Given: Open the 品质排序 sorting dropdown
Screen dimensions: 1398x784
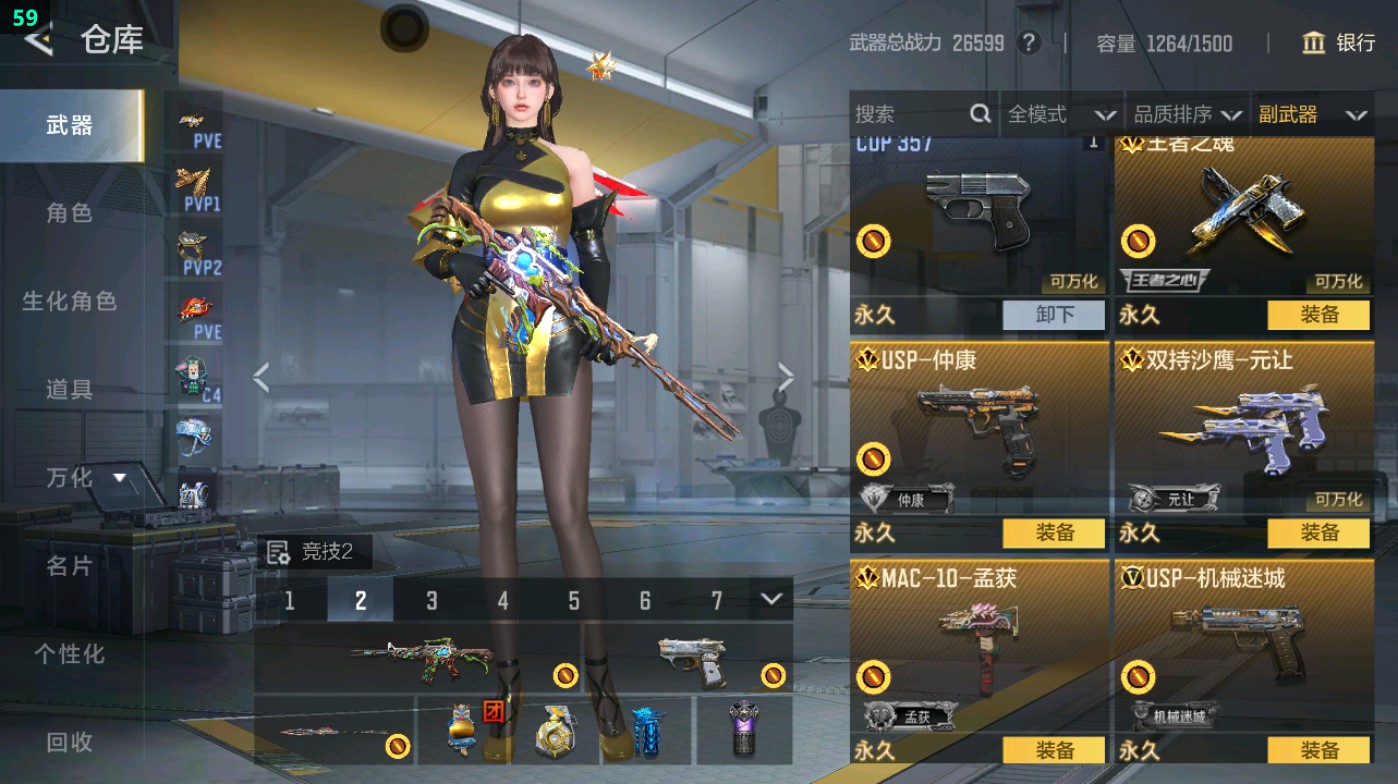Looking at the screenshot, I should coord(1188,114).
